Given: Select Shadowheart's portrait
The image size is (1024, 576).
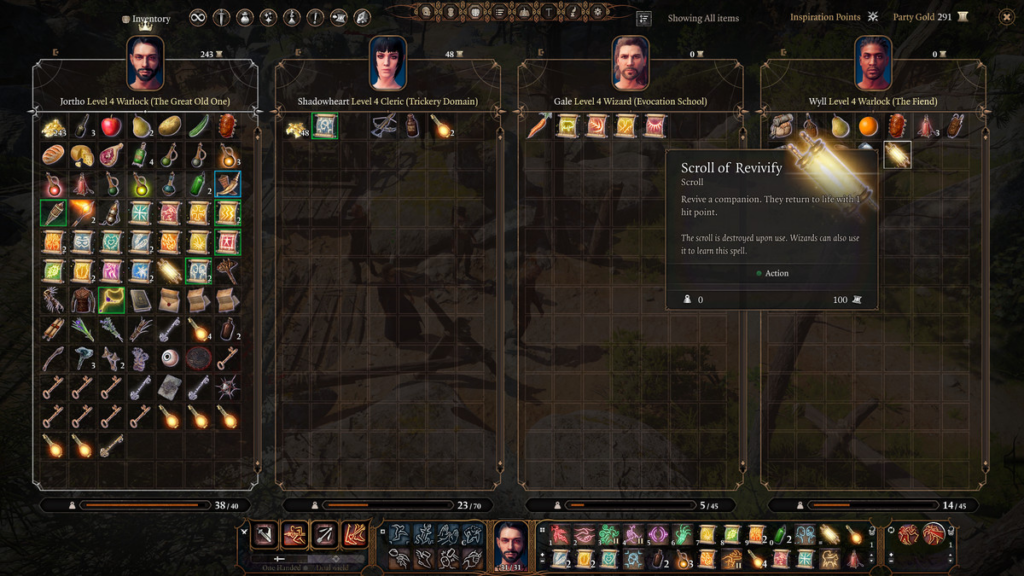Looking at the screenshot, I should pos(388,64).
